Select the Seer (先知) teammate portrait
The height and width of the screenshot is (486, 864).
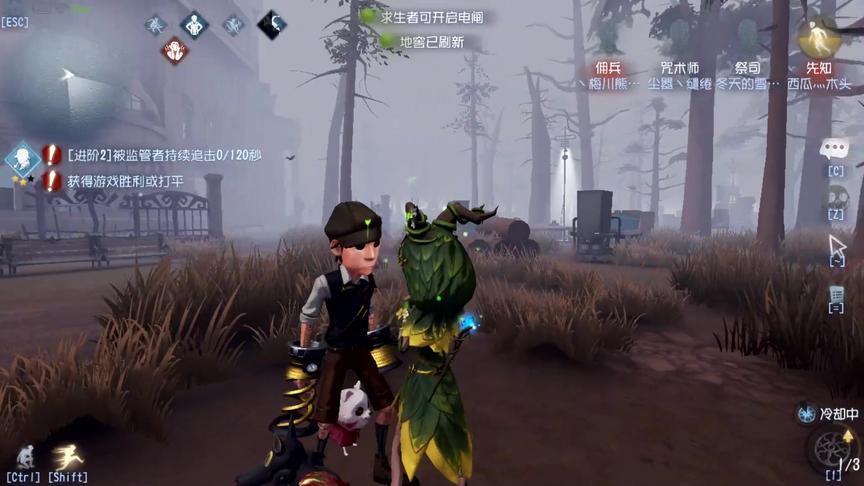point(818,38)
